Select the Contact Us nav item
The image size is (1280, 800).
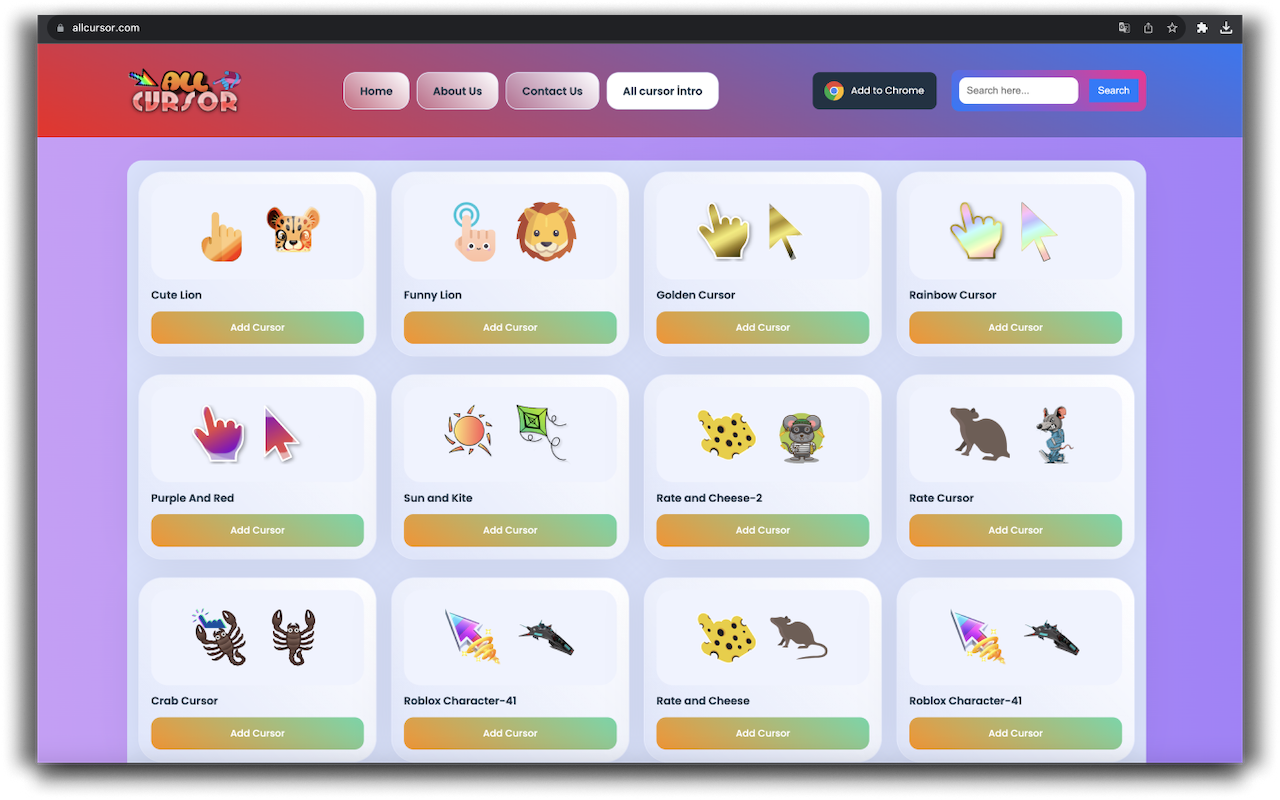(552, 90)
